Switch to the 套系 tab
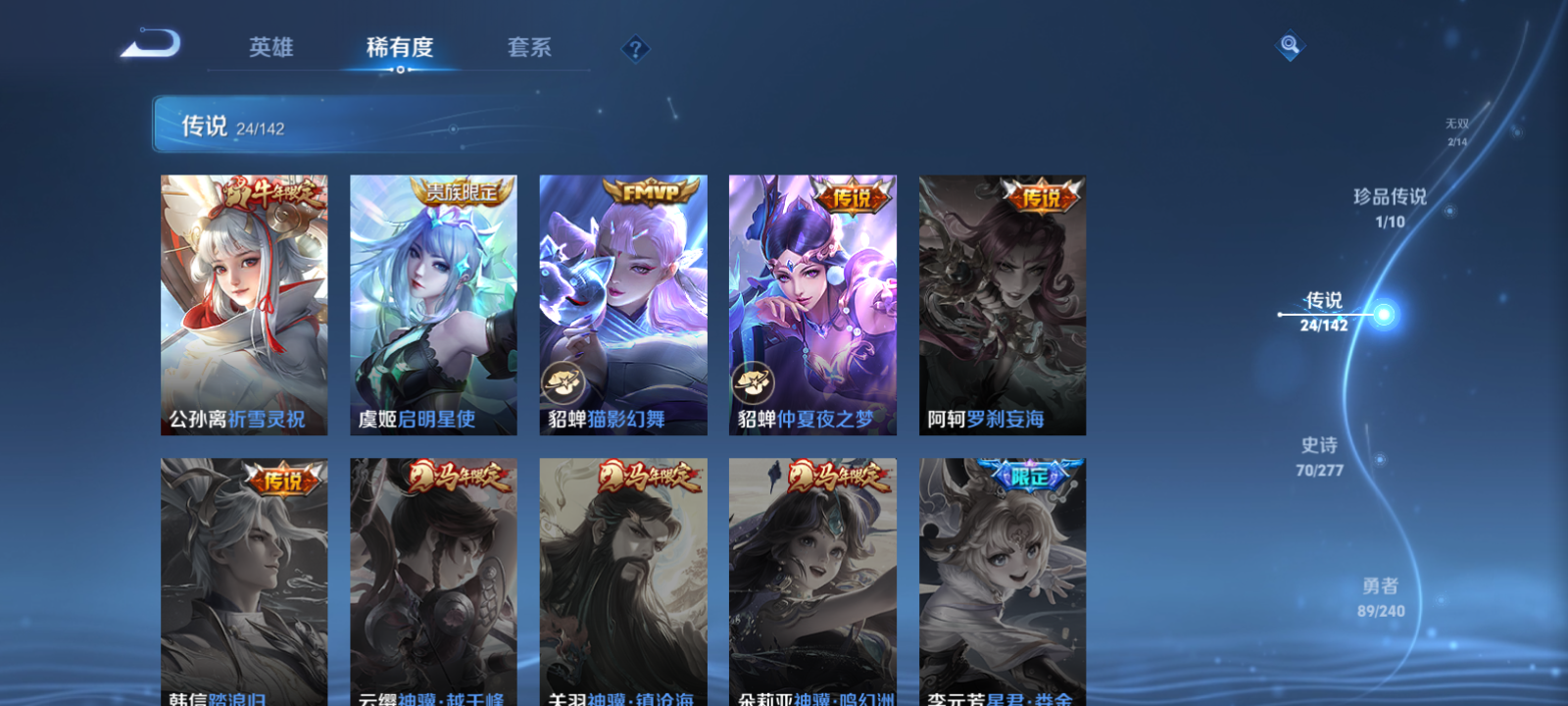The height and width of the screenshot is (706, 1568). point(526,46)
